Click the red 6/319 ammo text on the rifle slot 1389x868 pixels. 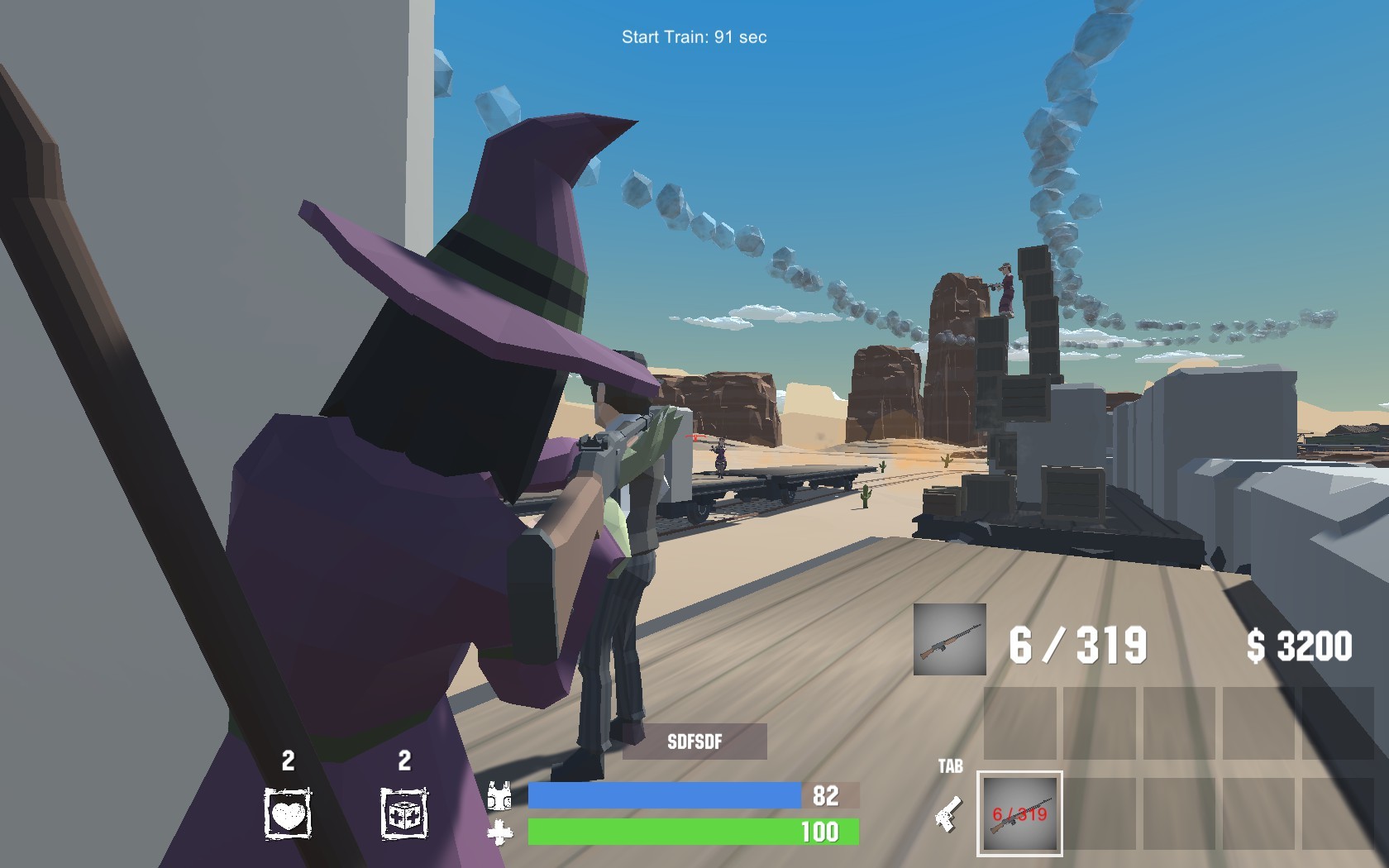click(1020, 814)
